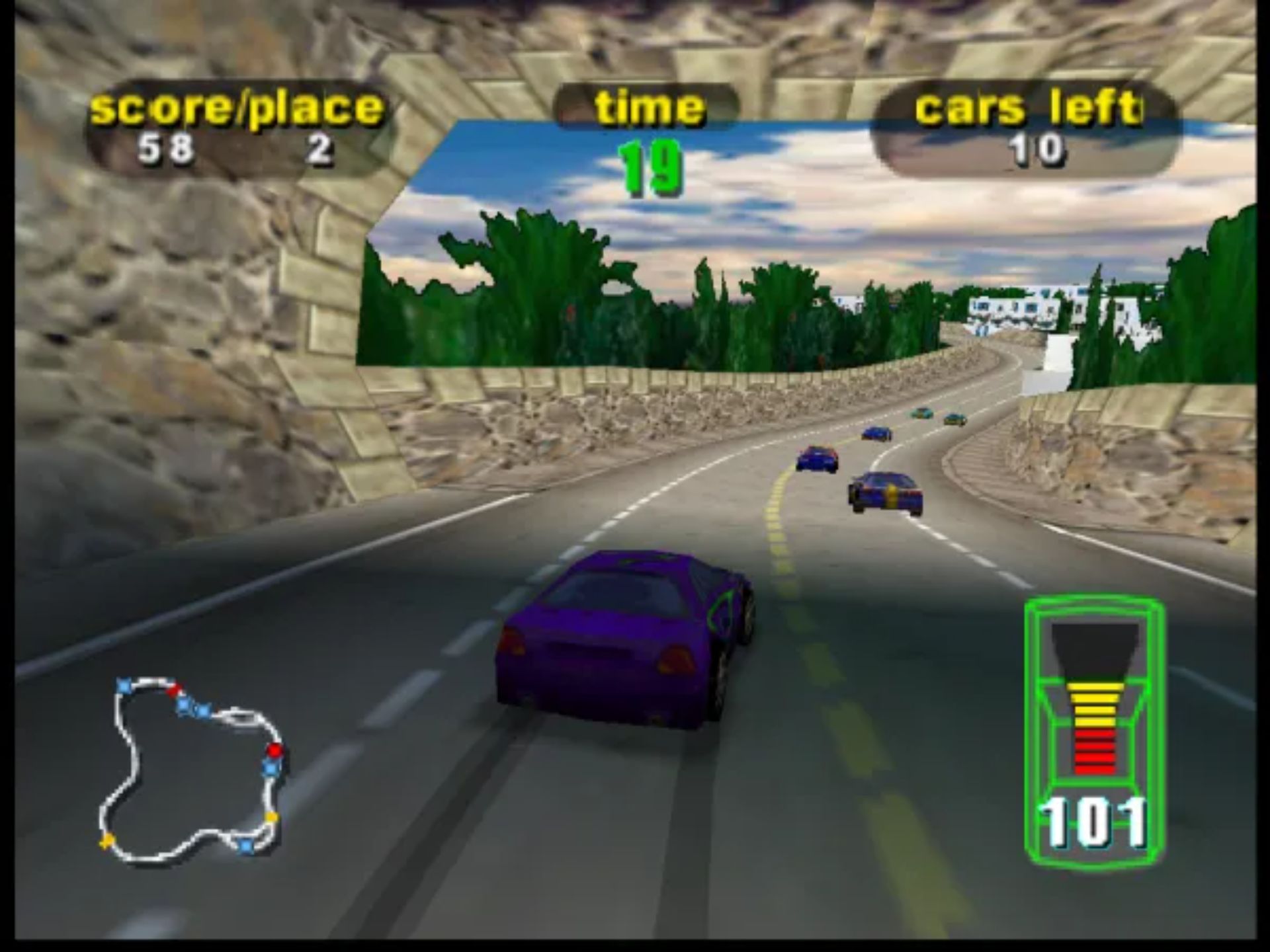Screen dimensions: 1270x952
Task: Click the track minimap
Action: click(192, 770)
